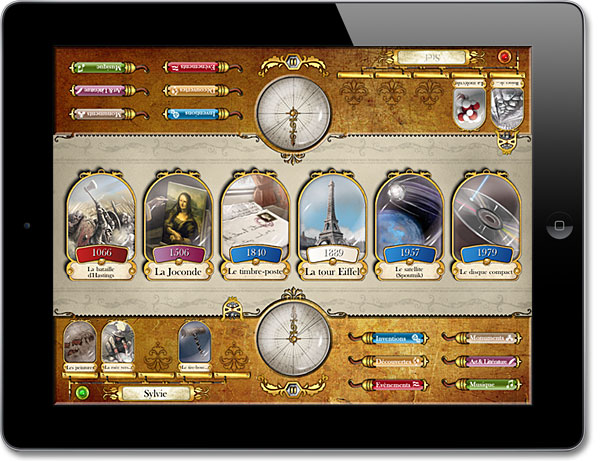Tap the opponent's pause button above the compass
The image size is (600, 461).
tap(293, 62)
